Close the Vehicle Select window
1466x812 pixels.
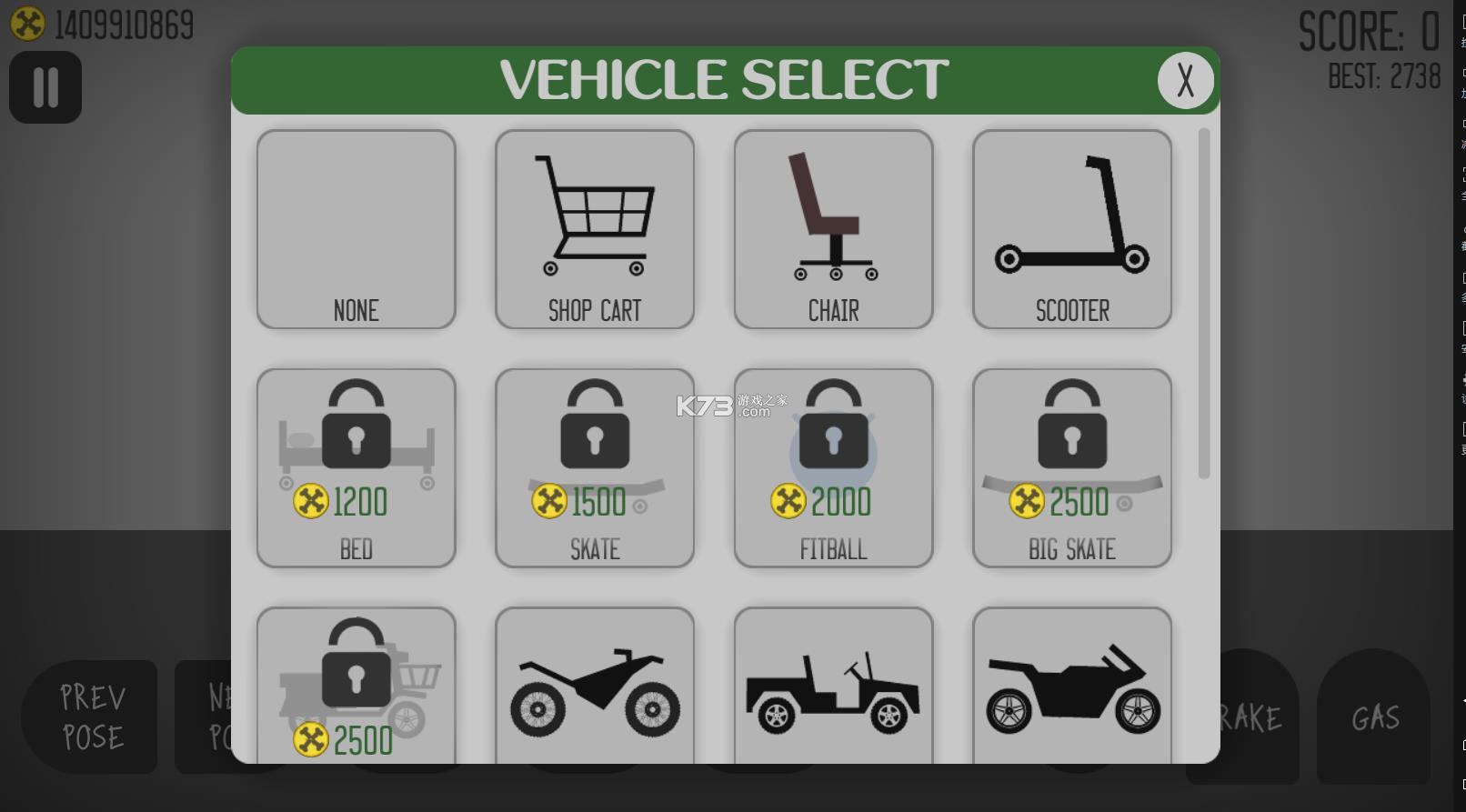tap(1185, 81)
